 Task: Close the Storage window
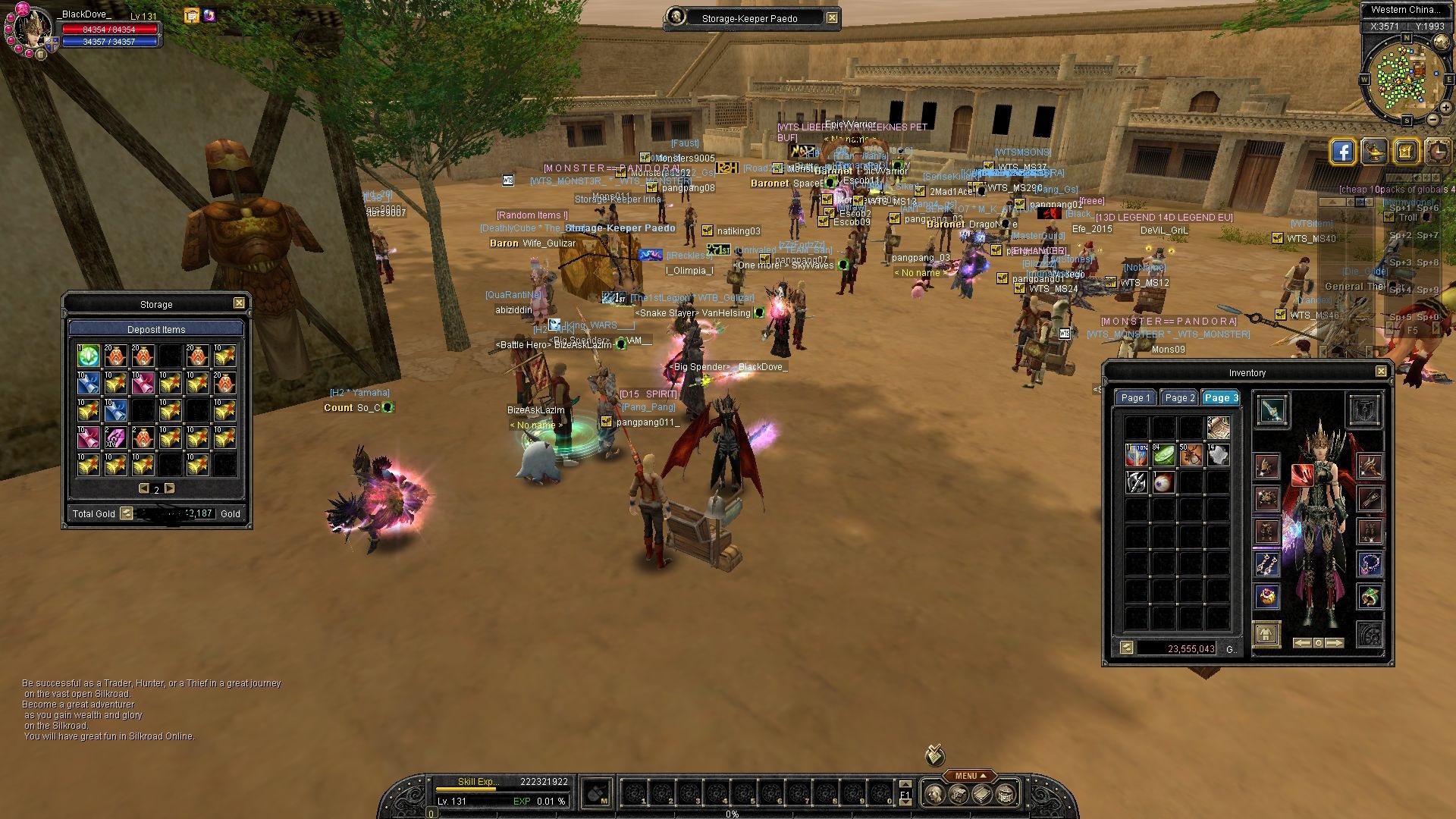[239, 303]
